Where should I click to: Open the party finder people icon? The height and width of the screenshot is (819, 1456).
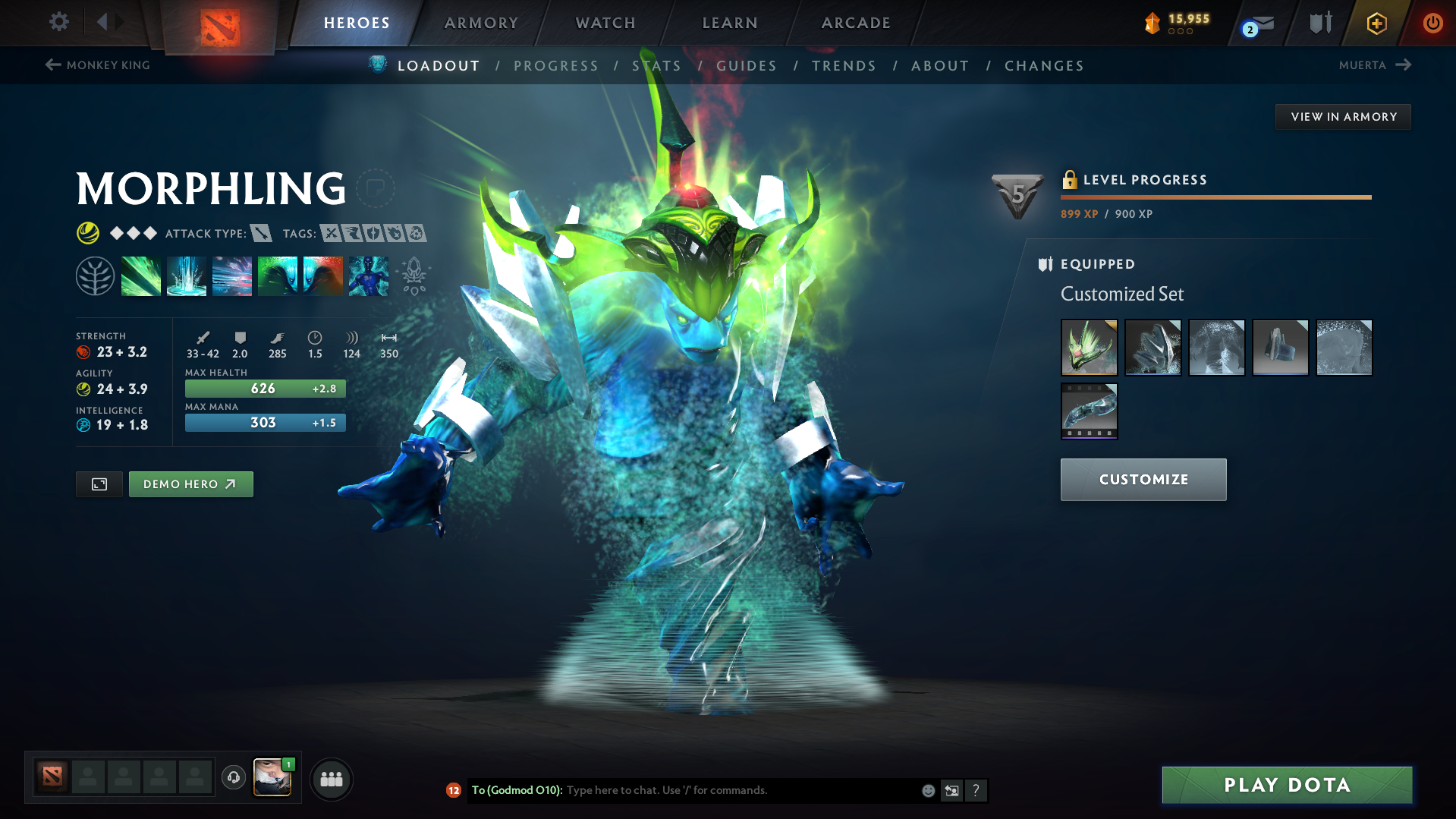pyautogui.click(x=331, y=779)
